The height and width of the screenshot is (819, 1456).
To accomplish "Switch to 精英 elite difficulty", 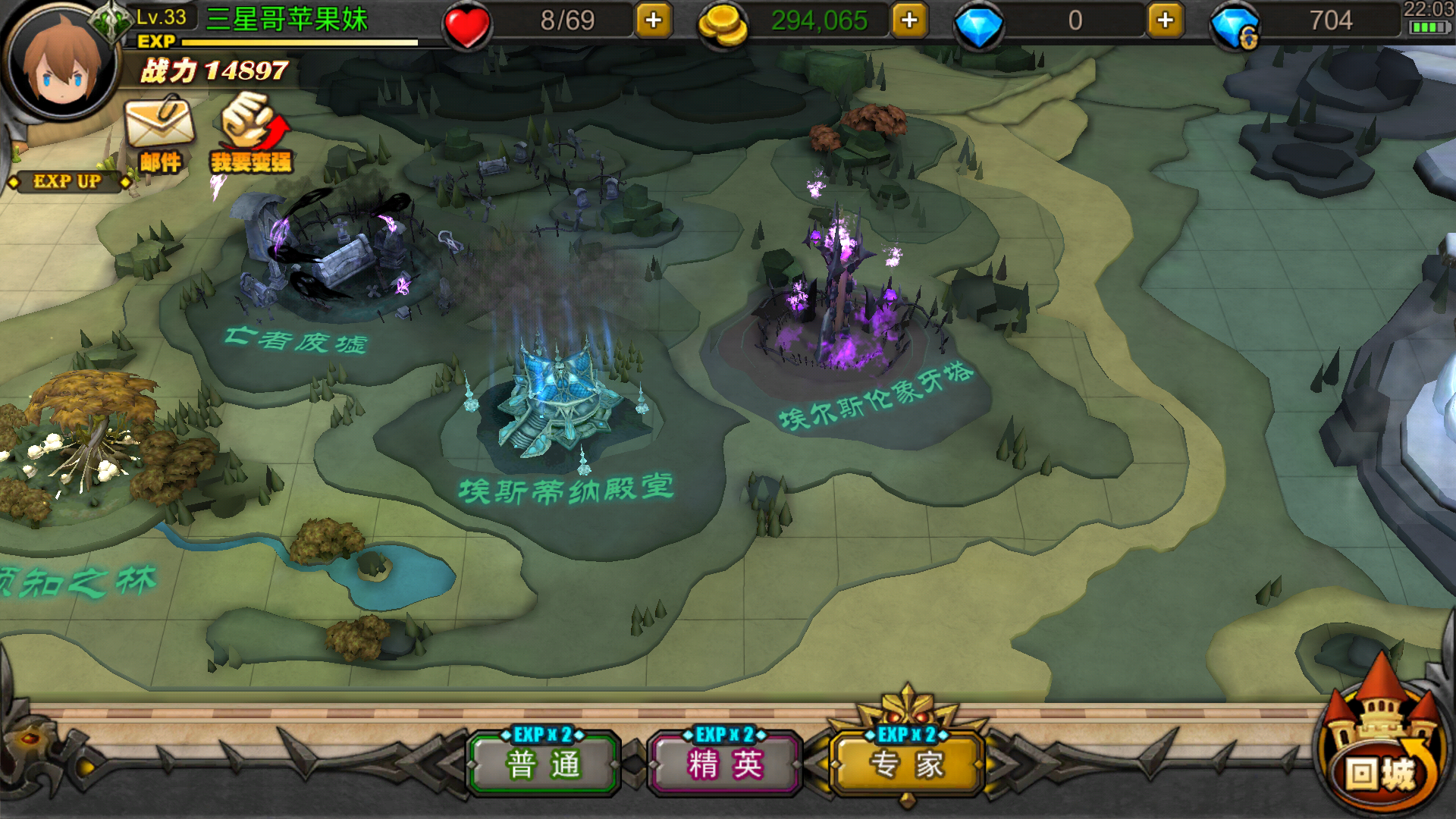I will [x=725, y=764].
